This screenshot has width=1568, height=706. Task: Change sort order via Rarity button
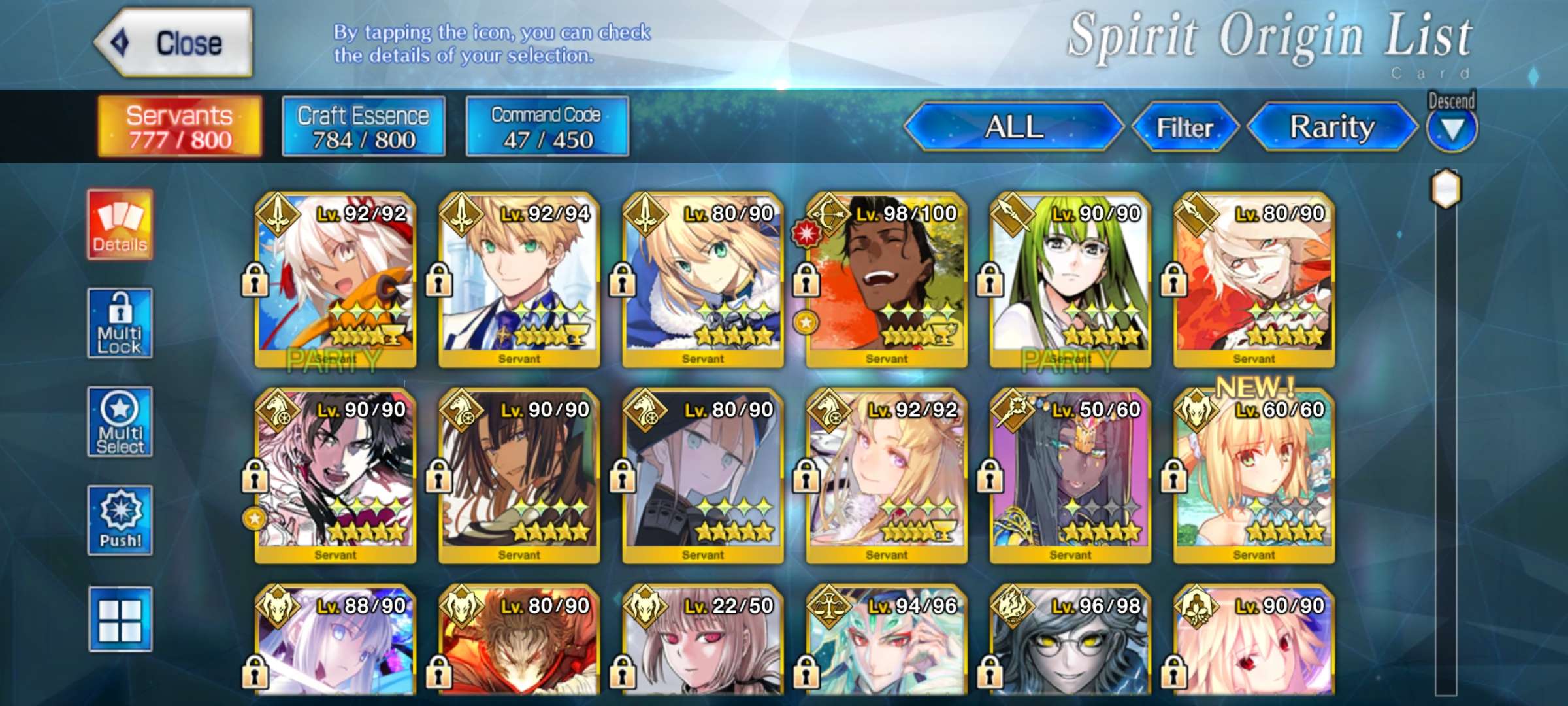[x=1331, y=127]
